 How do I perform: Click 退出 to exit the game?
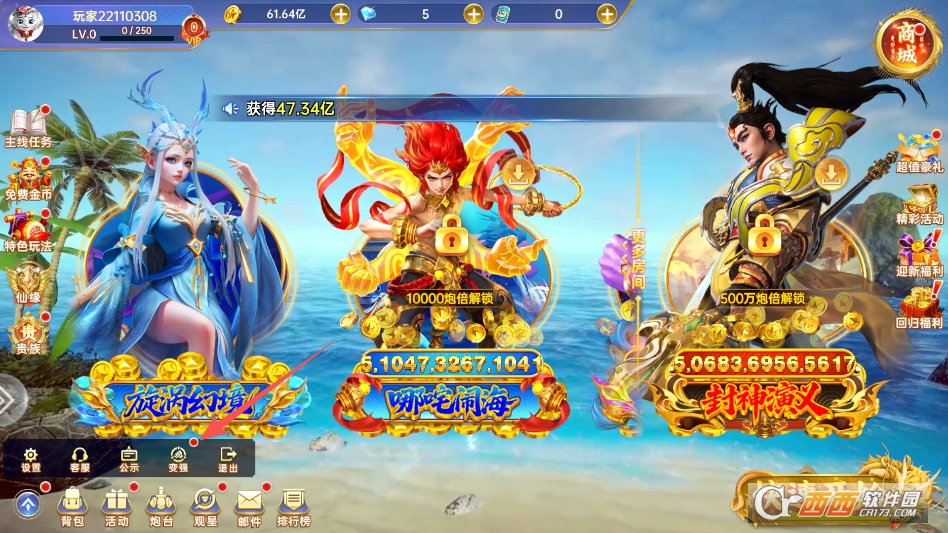point(228,459)
